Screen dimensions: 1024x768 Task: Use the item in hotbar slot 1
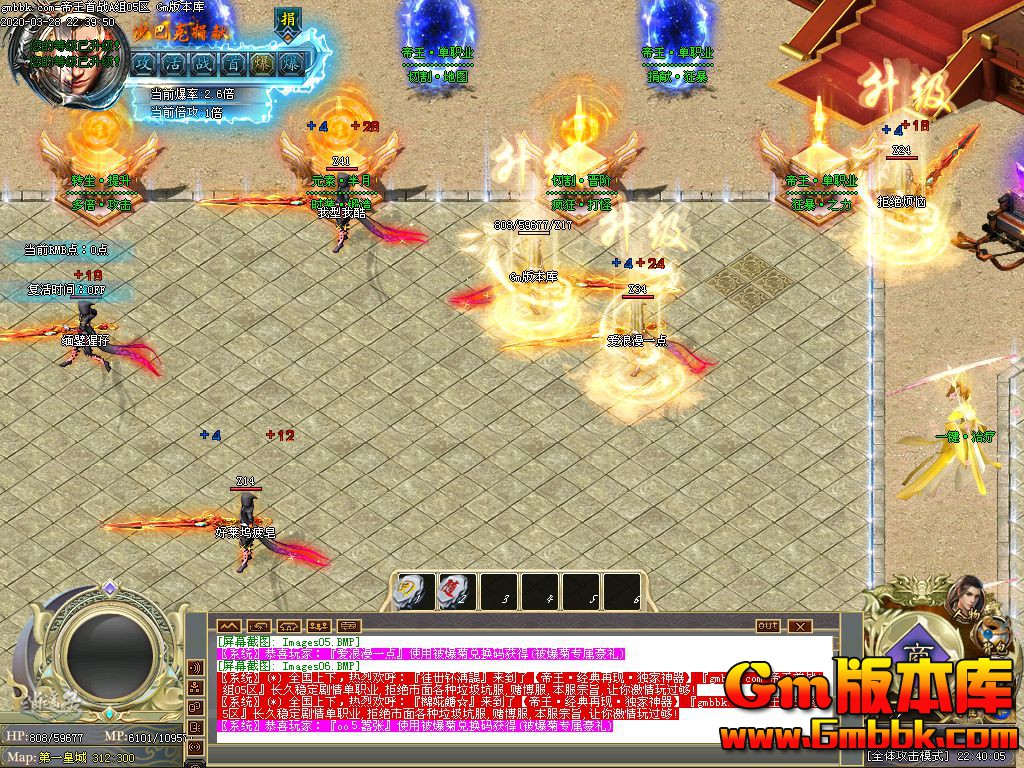tap(414, 592)
